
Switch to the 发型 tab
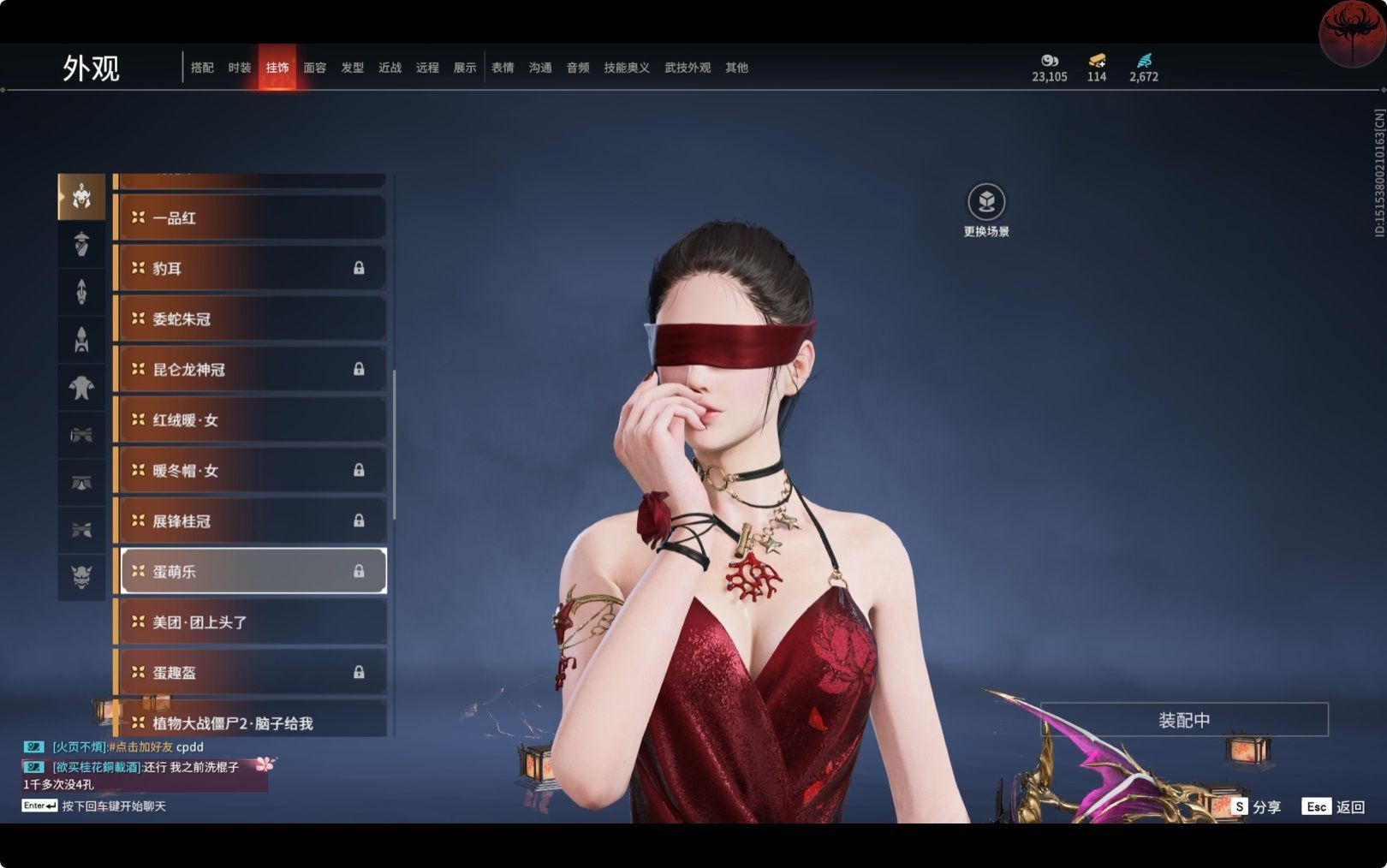point(353,68)
